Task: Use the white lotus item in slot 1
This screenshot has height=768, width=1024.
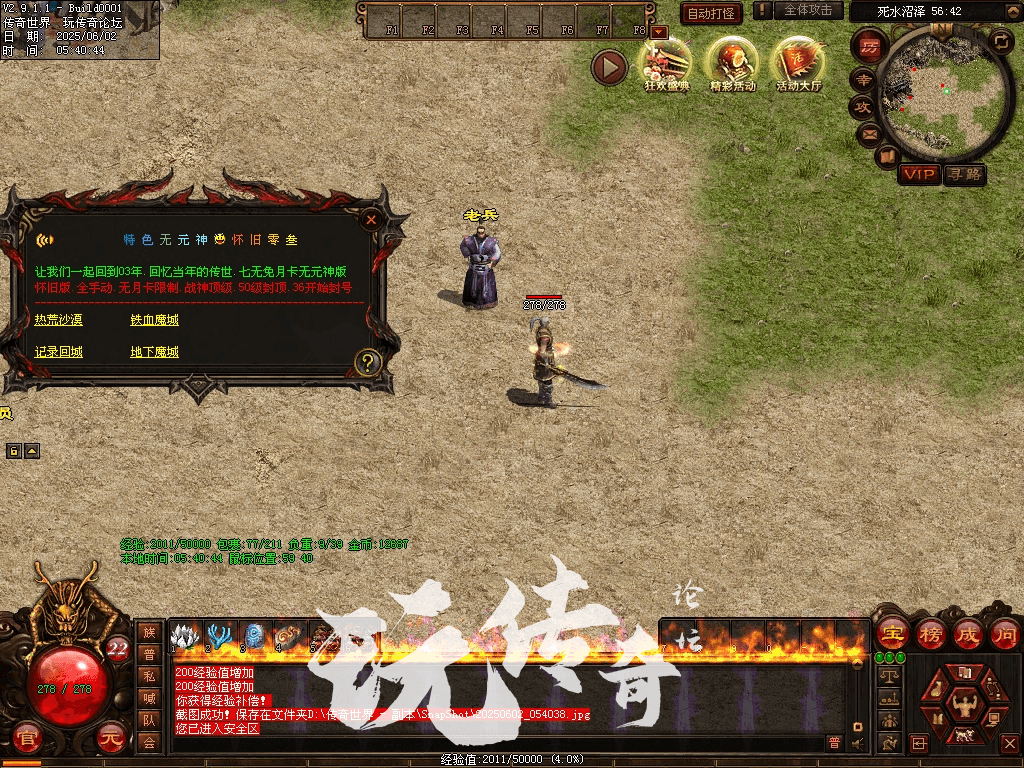Action: click(184, 635)
